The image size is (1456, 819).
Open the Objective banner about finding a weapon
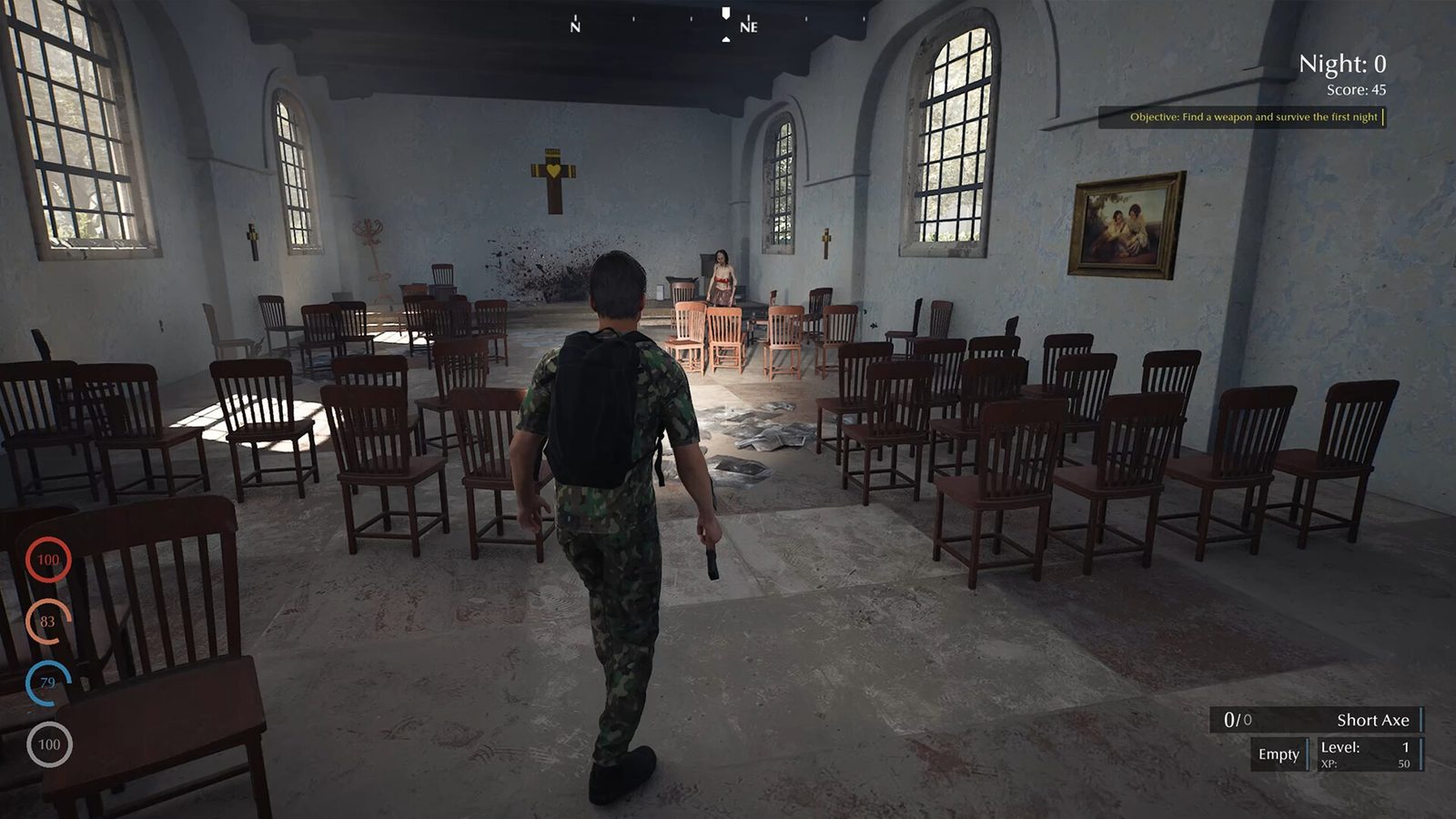click(1243, 117)
